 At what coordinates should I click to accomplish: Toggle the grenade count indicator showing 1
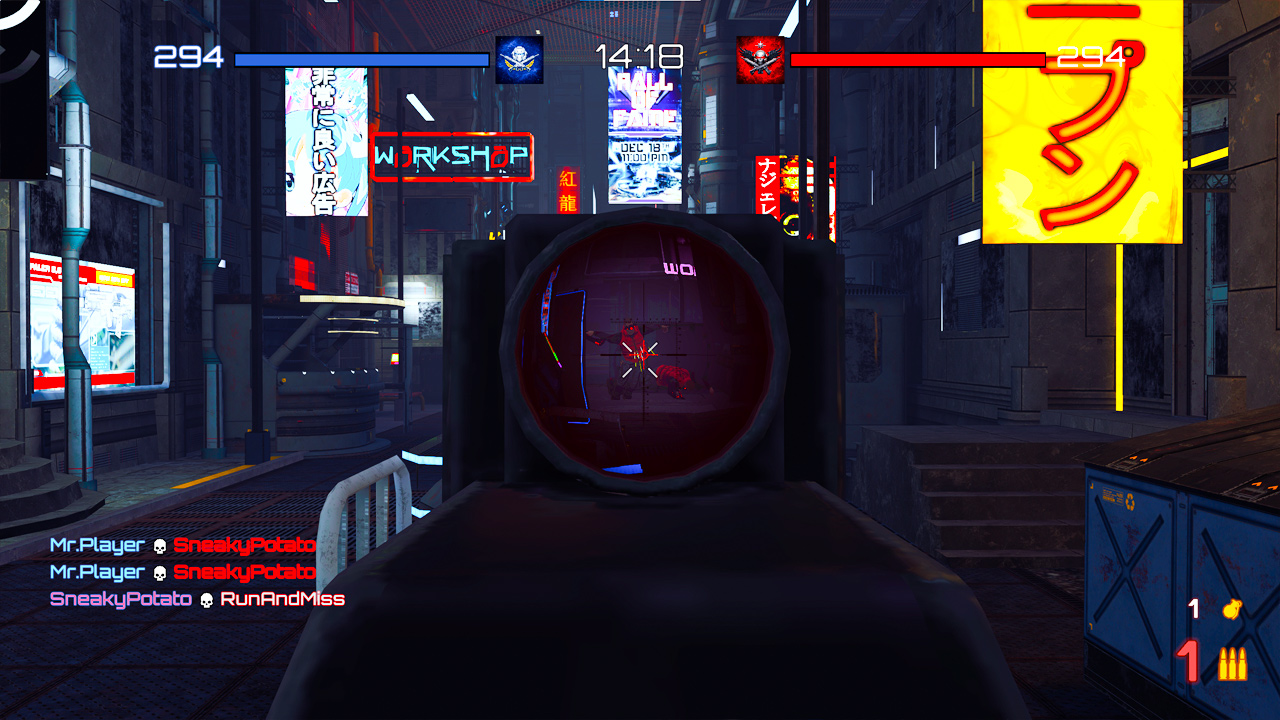(x=1196, y=610)
